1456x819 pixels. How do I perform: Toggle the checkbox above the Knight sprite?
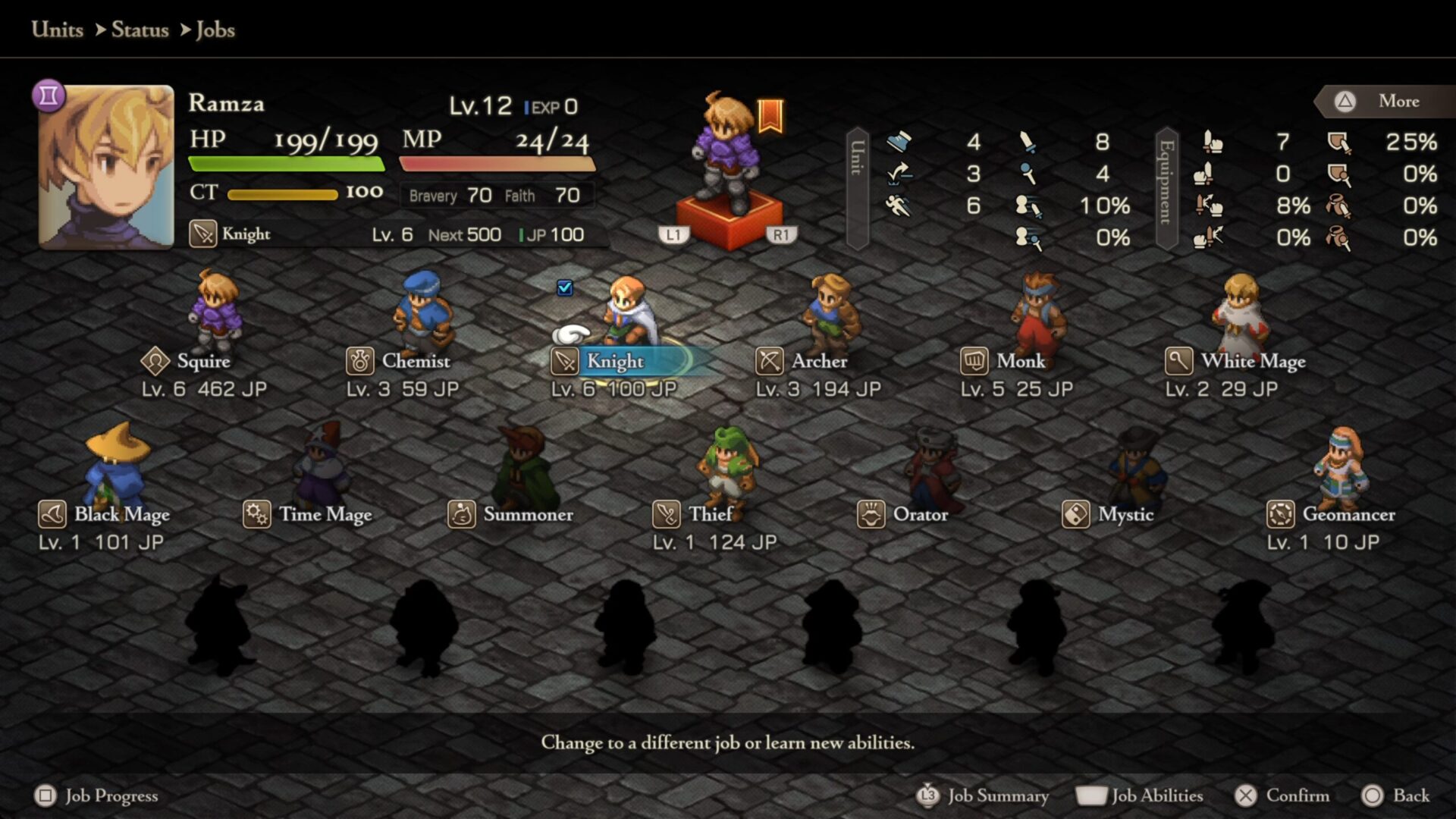(x=563, y=287)
